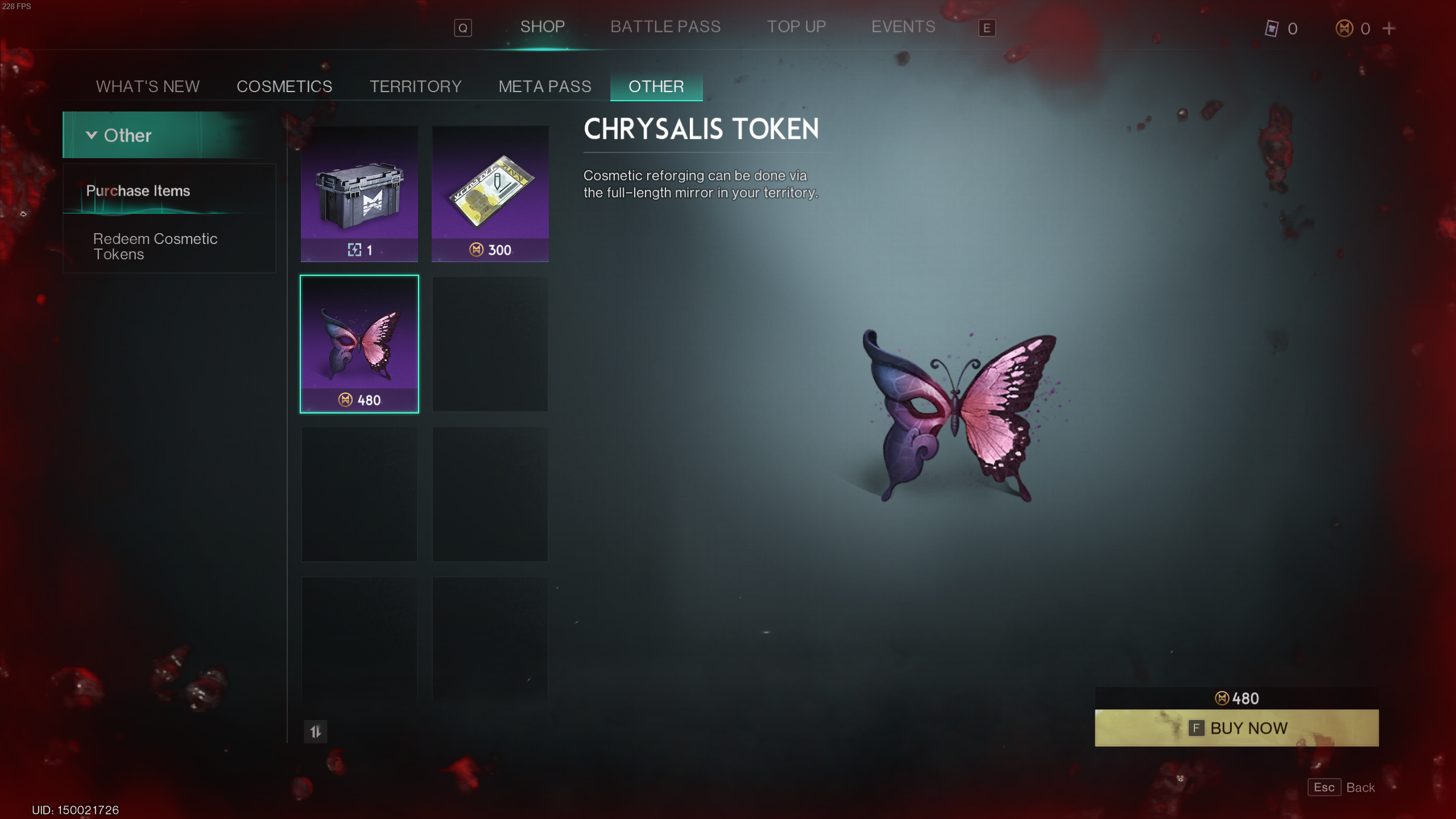This screenshot has height=819, width=1456.
Task: Switch to the Territory category
Action: [x=415, y=86]
